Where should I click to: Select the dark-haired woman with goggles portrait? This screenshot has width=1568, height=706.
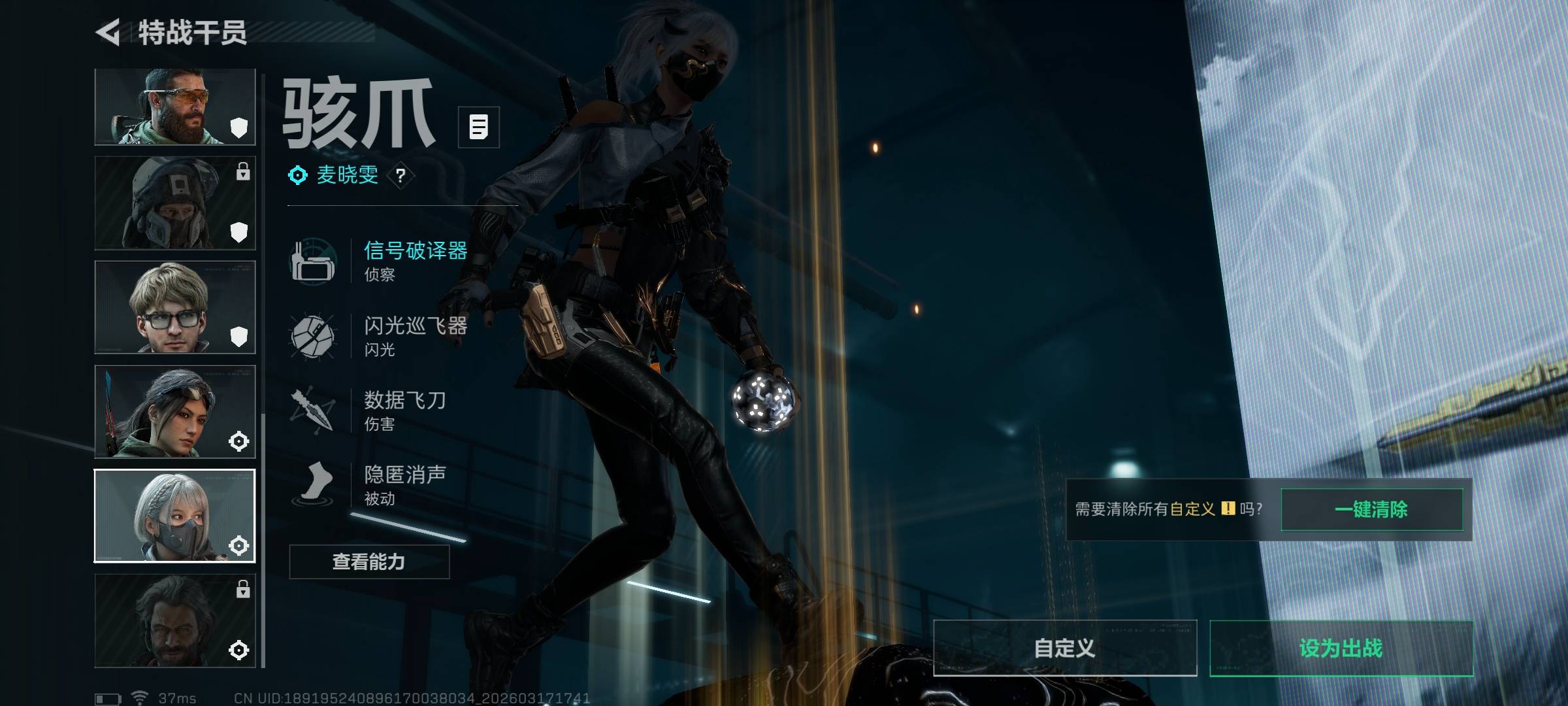coord(175,411)
